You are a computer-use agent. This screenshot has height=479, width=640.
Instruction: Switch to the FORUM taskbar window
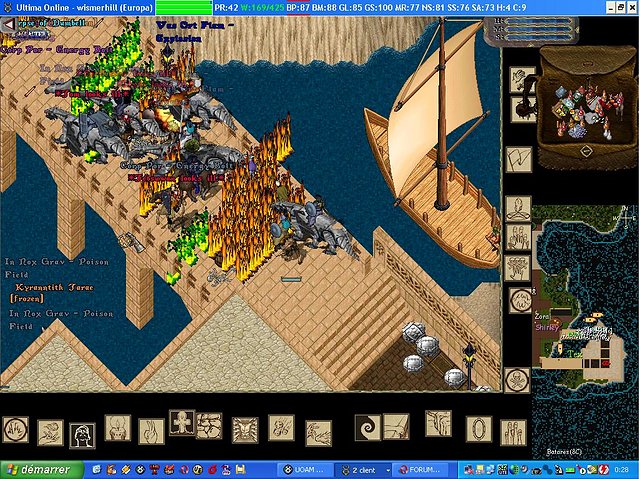pos(417,469)
